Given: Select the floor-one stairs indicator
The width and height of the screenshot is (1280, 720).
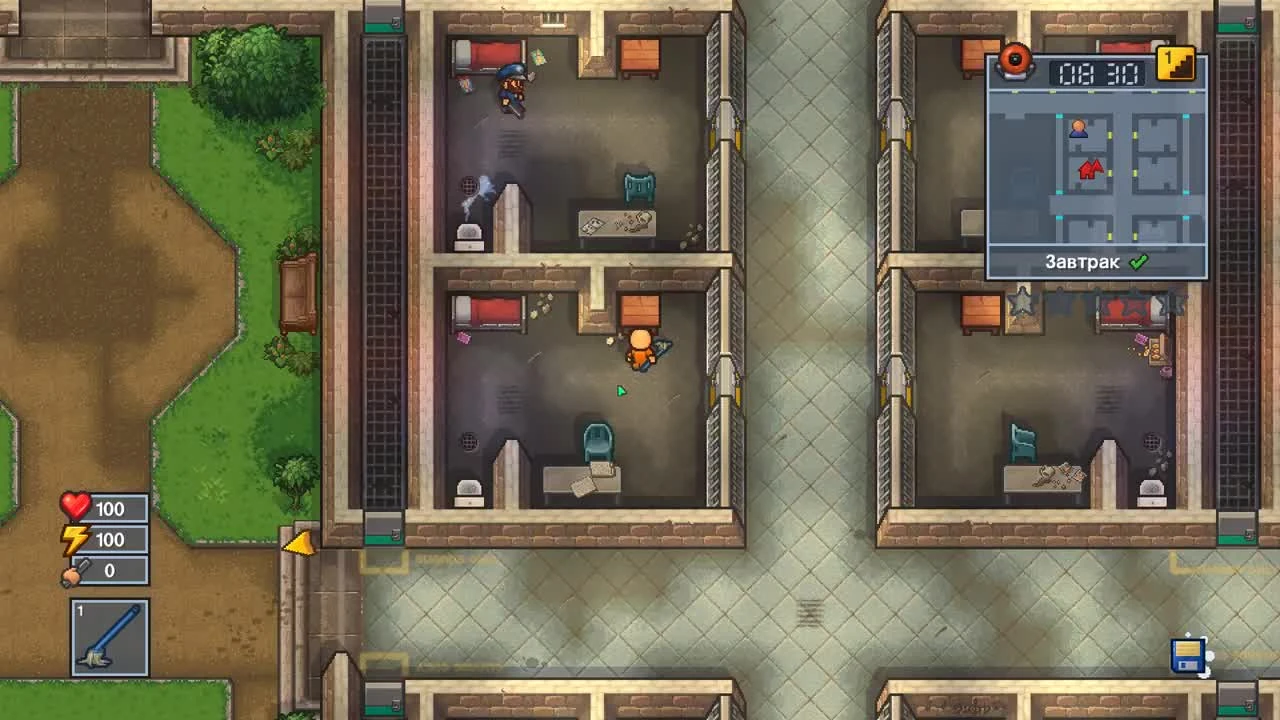Looking at the screenshot, I should pyautogui.click(x=1174, y=63).
